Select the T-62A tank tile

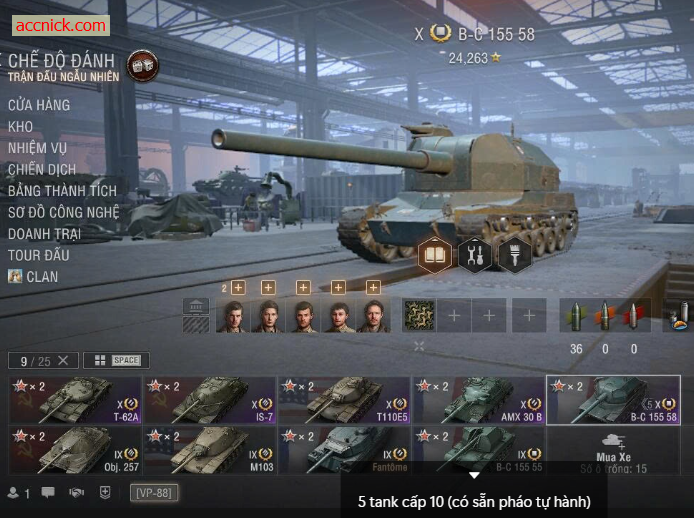tap(75, 400)
